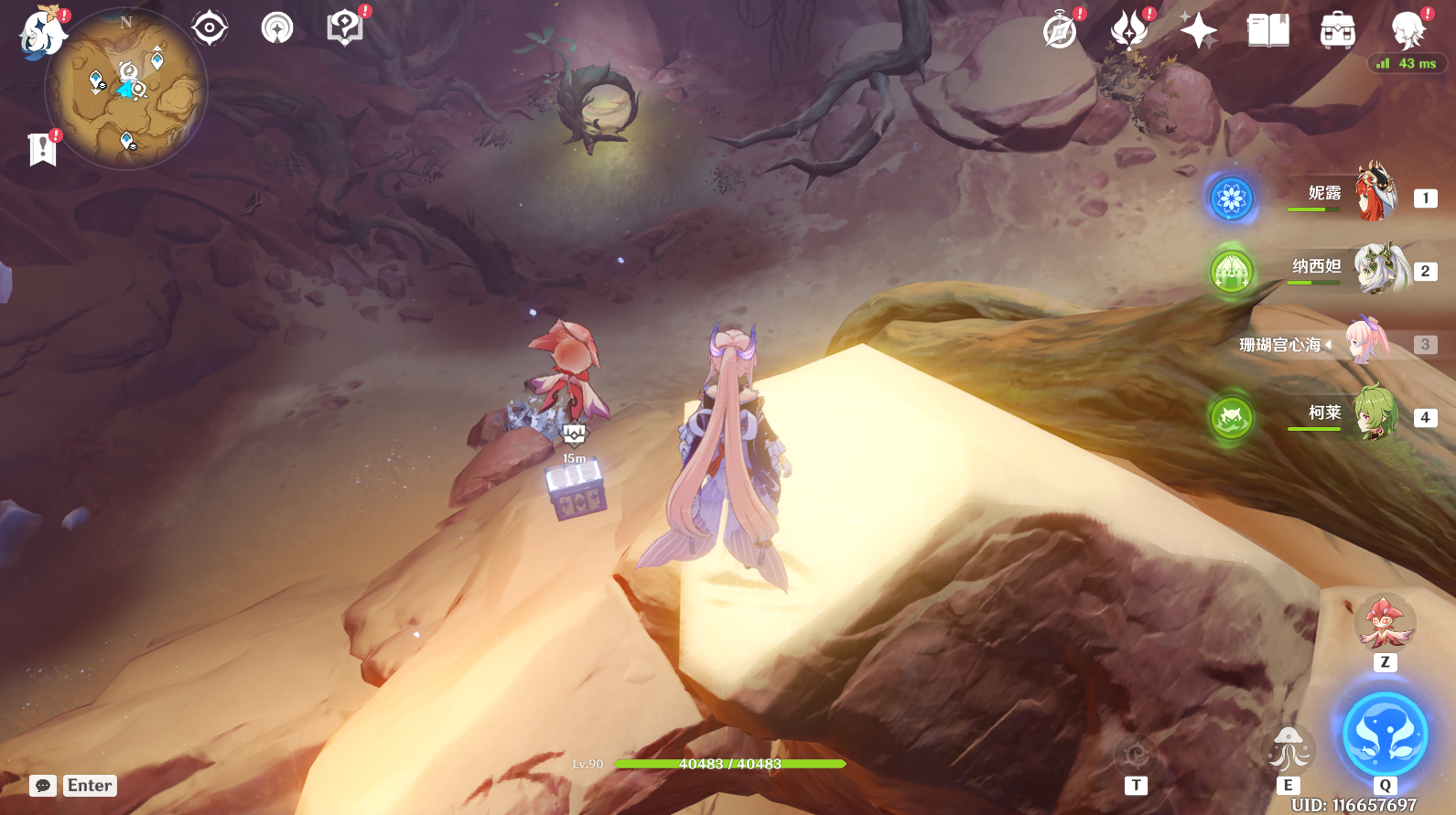Click Kokomi's HP bar at the bottom
Screen dimensions: 1456x815
[728, 764]
